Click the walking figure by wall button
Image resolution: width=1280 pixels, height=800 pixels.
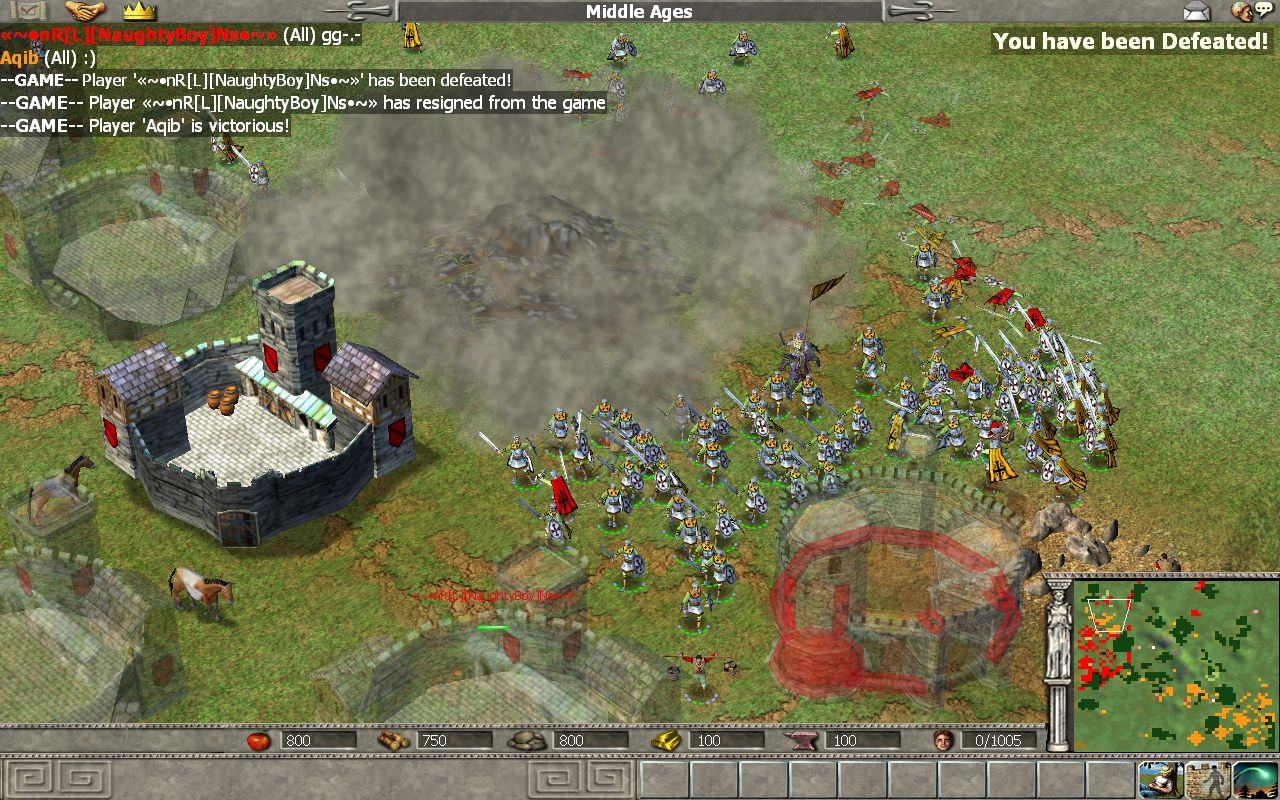1208,780
